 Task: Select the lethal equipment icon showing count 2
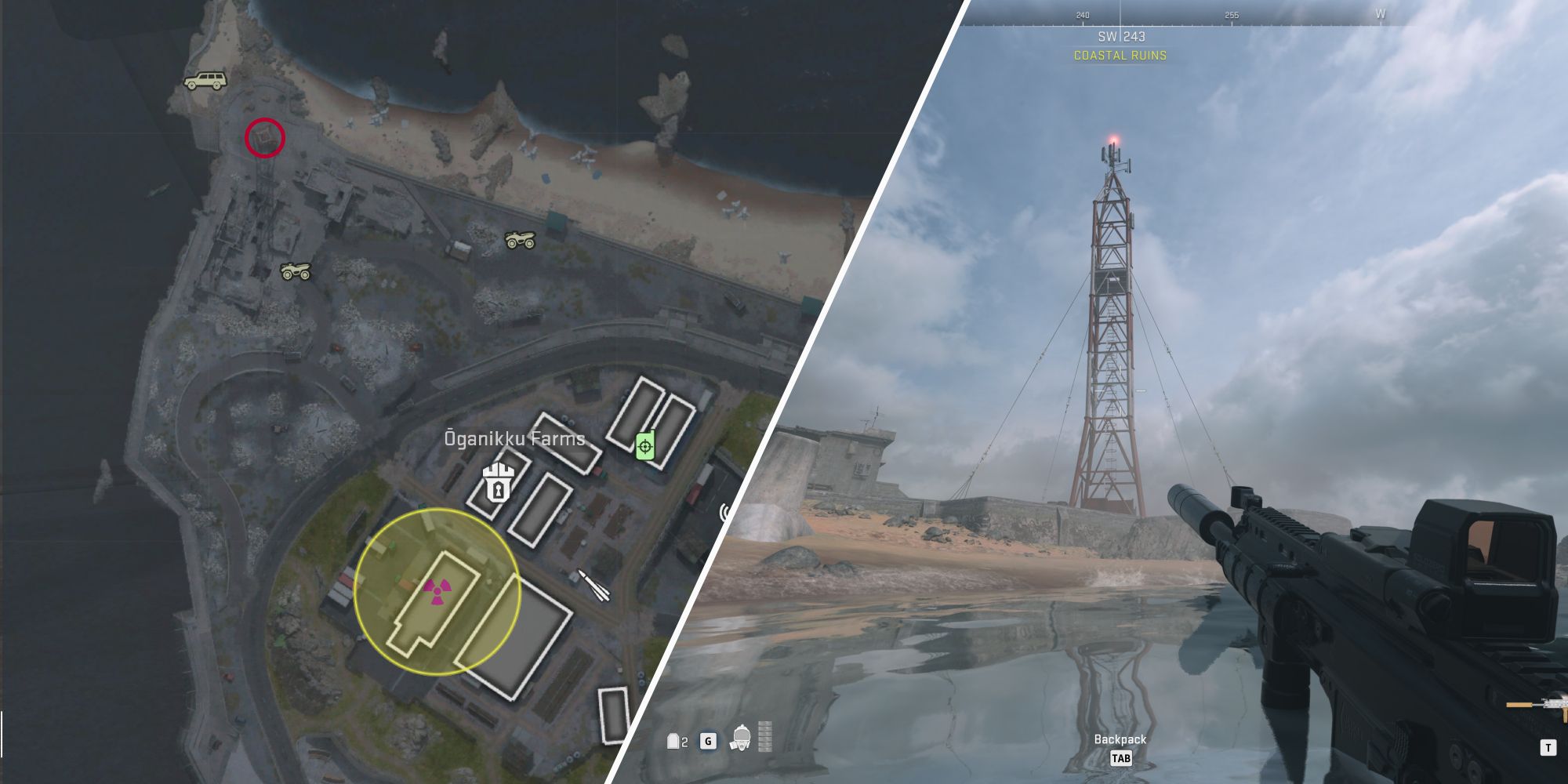(673, 742)
